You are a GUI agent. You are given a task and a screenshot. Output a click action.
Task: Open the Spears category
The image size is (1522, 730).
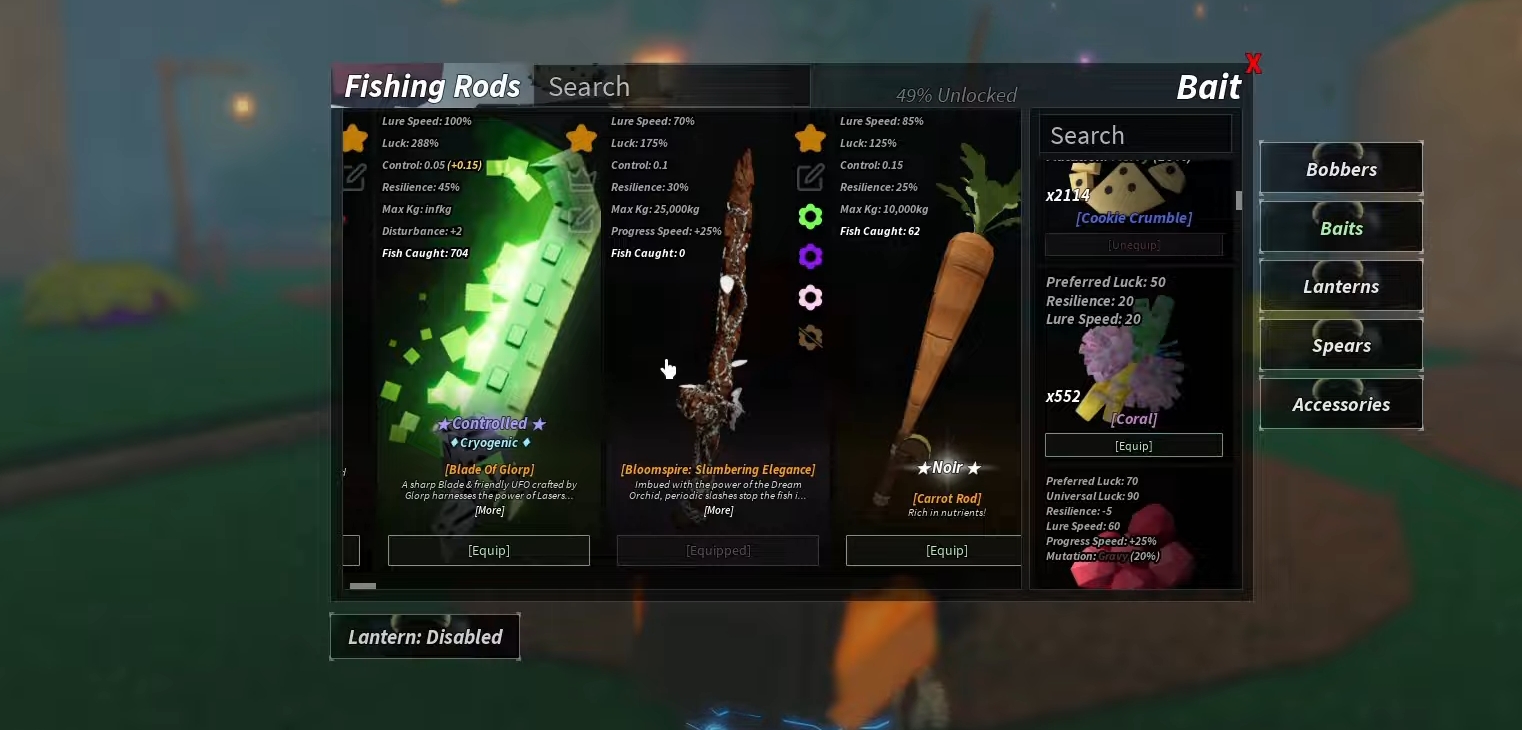coord(1340,345)
